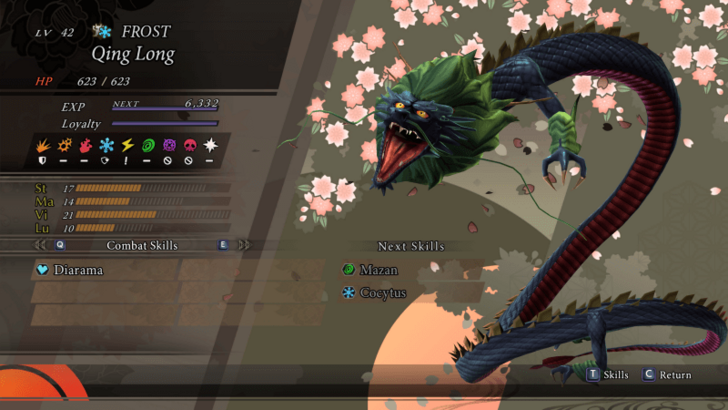The height and width of the screenshot is (410, 728).
Task: Select the electric lightning affinity icon
Action: point(127,145)
